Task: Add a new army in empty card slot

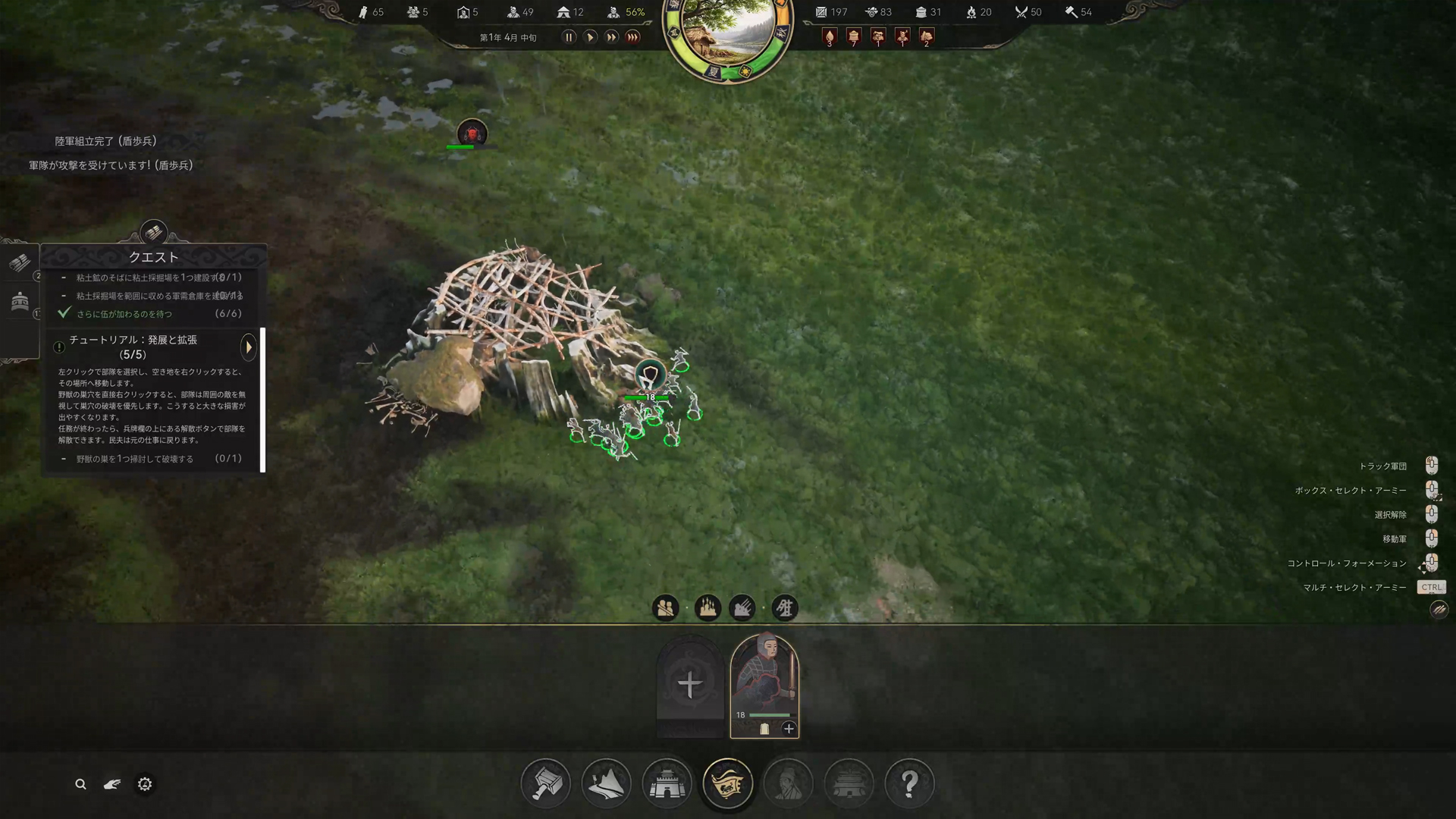Action: tap(689, 685)
